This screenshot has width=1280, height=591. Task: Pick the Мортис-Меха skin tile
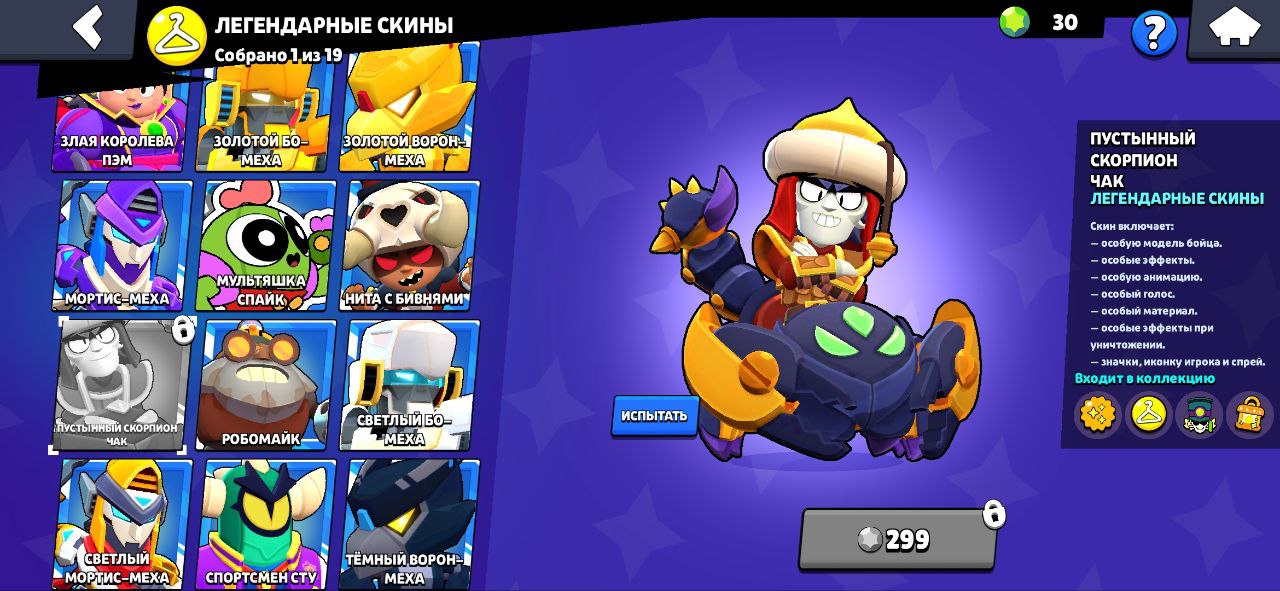[x=124, y=245]
